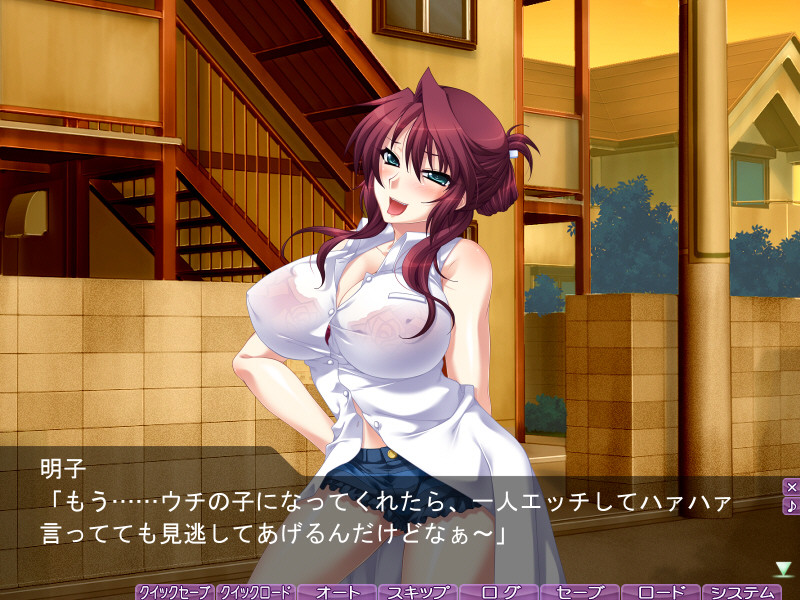The height and width of the screenshot is (600, 800).
Task: Open the System (システム) menu
Action: pos(742,592)
